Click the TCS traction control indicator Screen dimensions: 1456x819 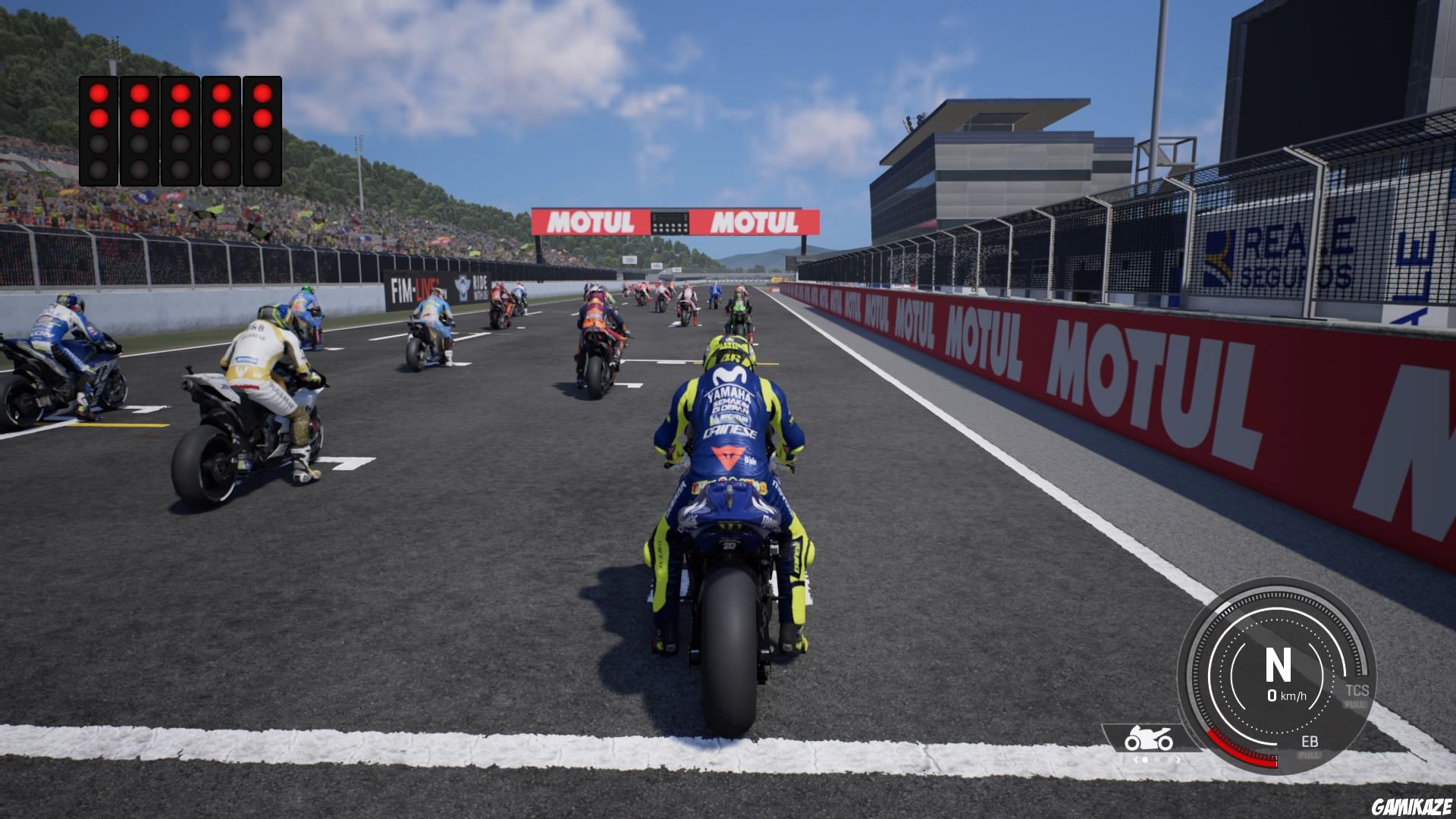(x=1358, y=690)
